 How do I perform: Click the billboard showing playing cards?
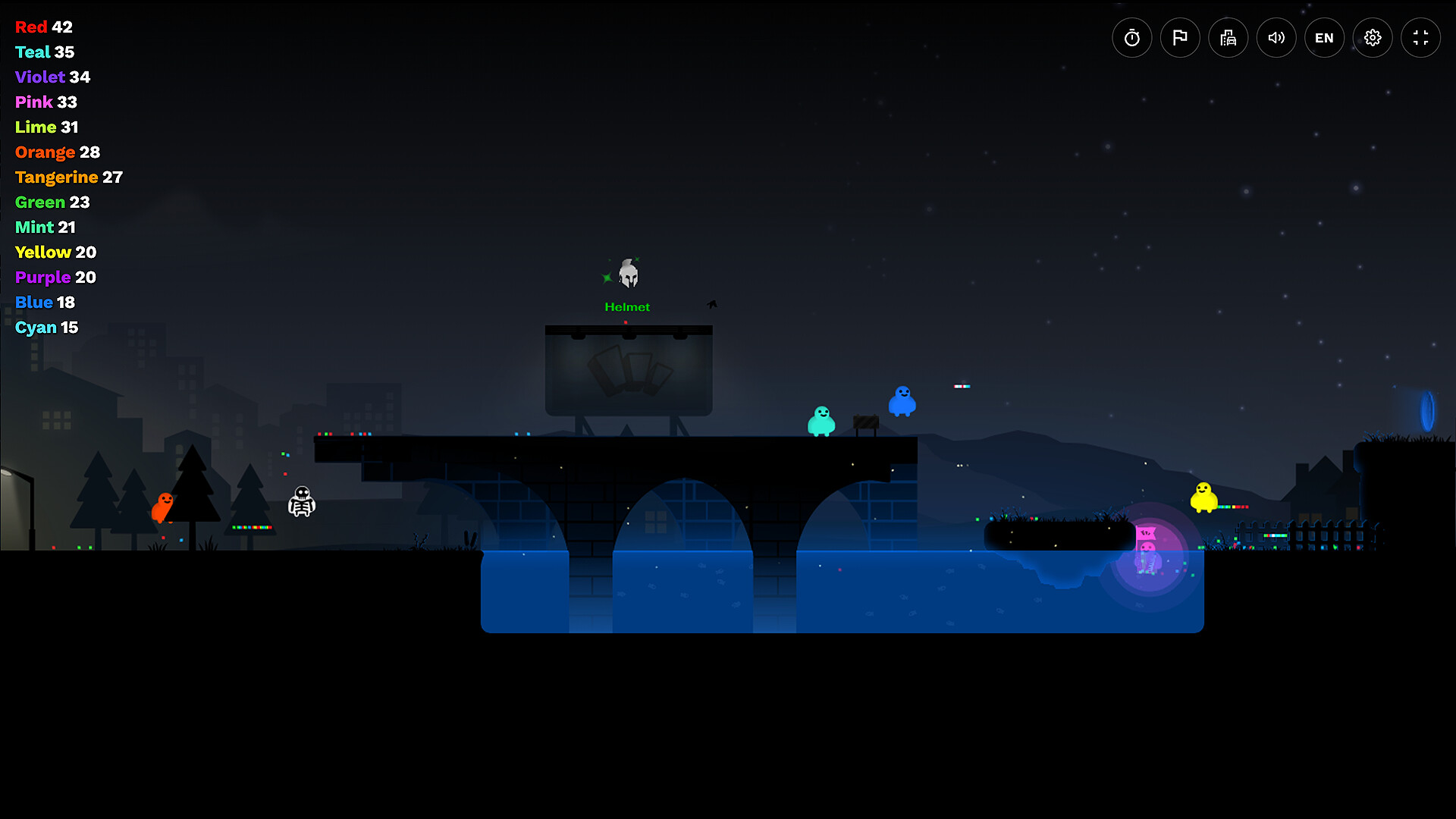[x=628, y=369]
